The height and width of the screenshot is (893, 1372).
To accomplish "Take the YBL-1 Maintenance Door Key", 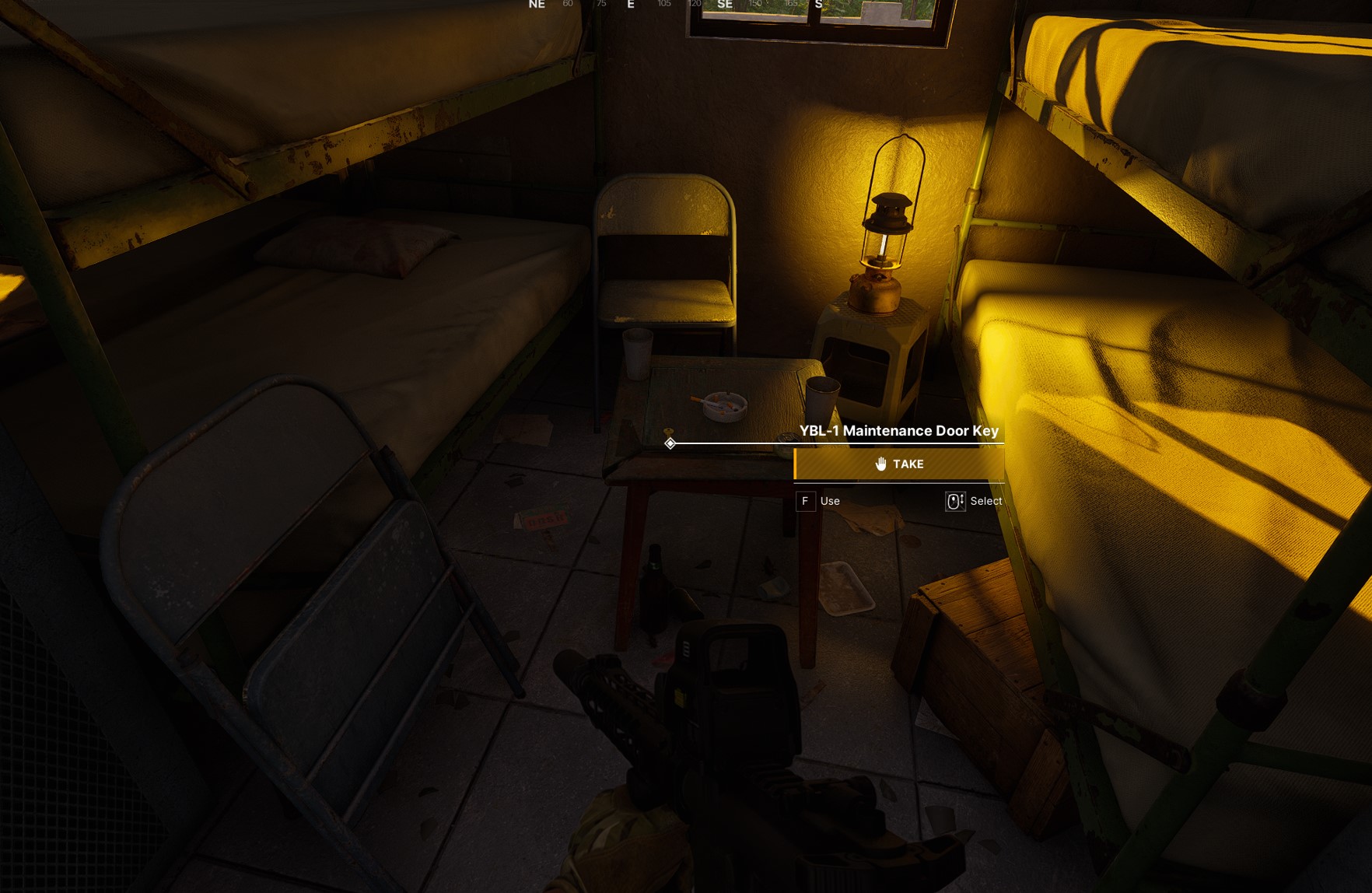I will [899, 464].
